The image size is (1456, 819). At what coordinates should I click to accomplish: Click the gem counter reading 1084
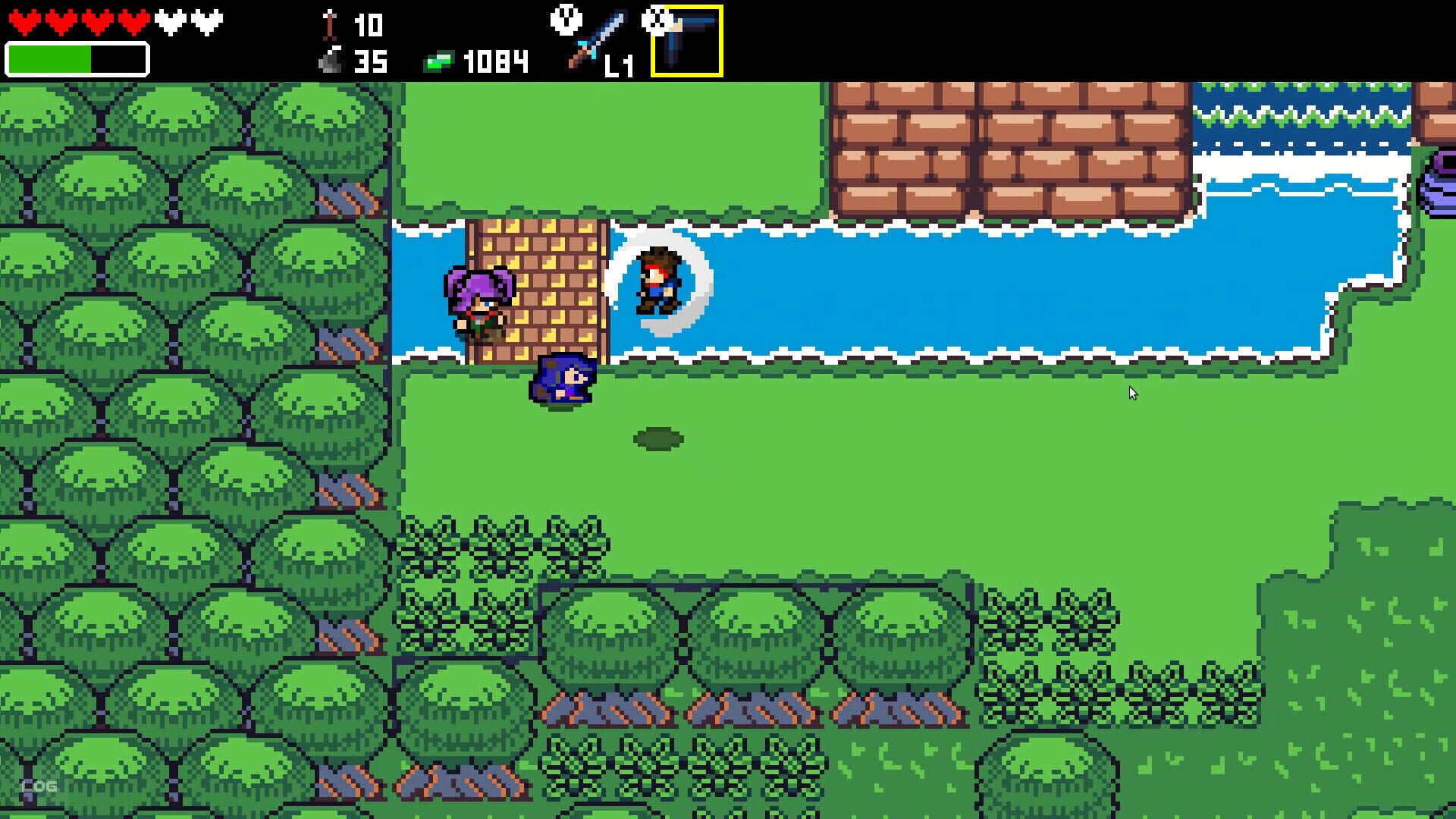pos(497,59)
